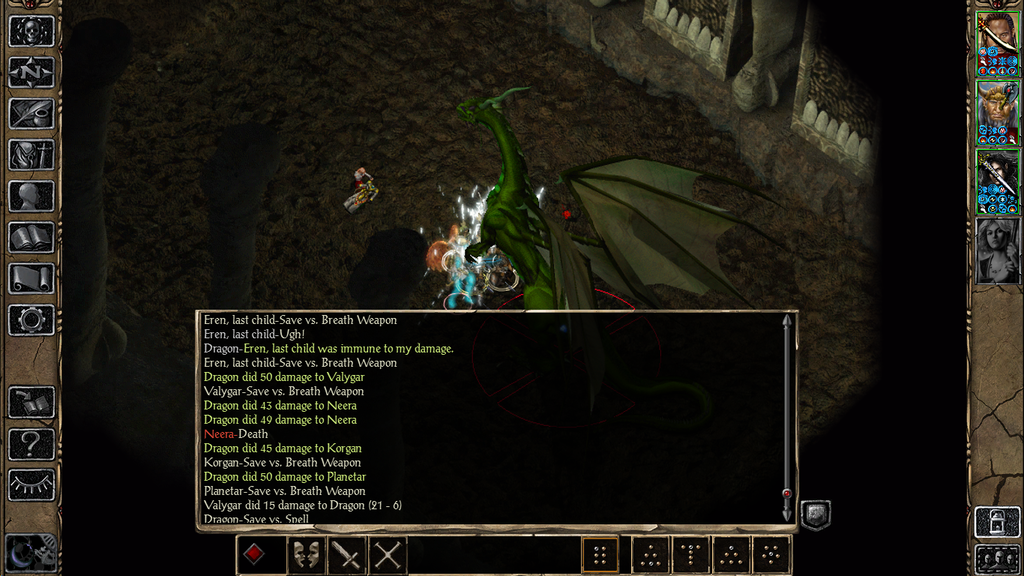Click the skull button atop the left sidebar
The image size is (1024, 576).
(x=31, y=31)
